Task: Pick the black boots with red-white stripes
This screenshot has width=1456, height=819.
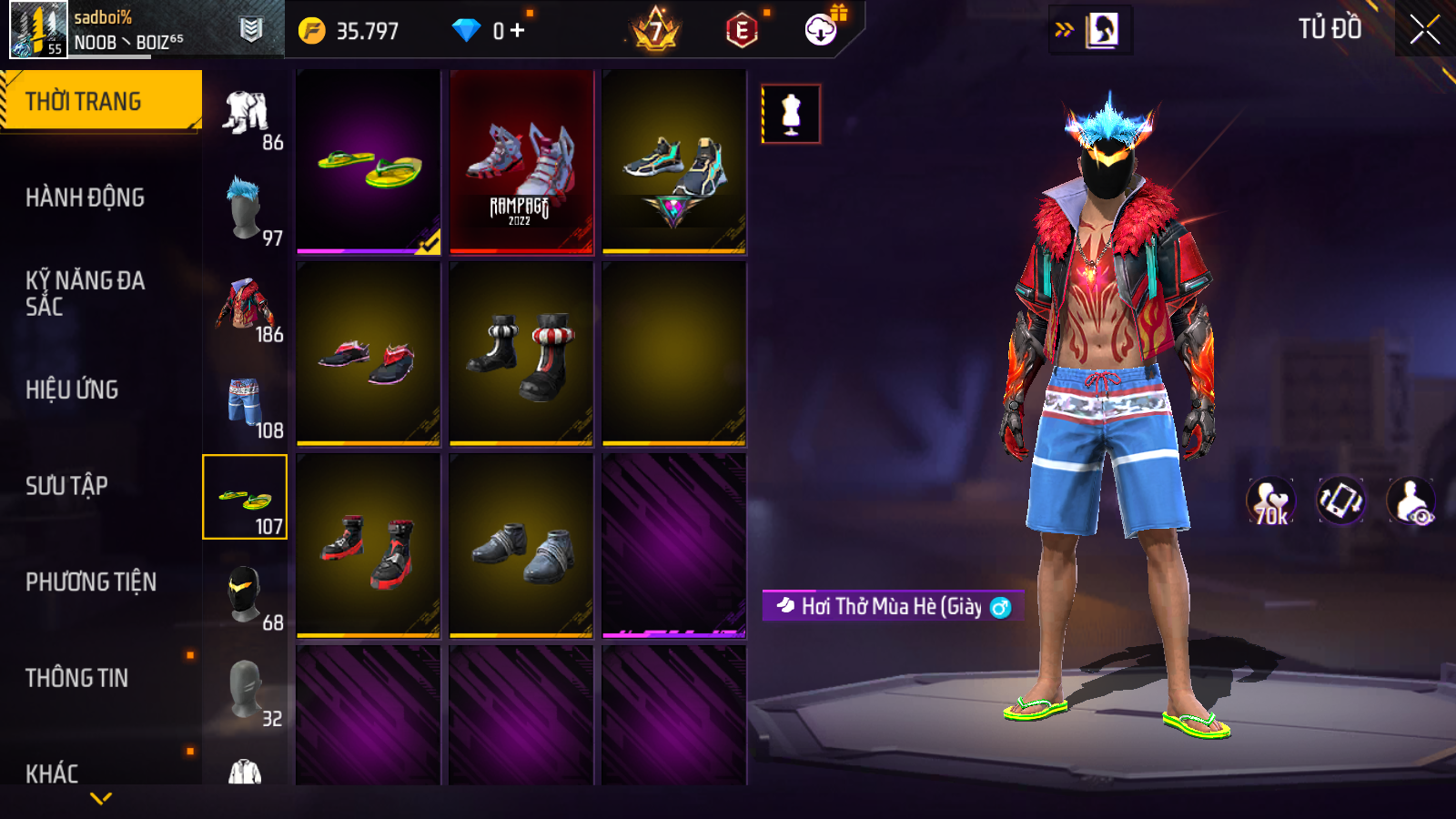Action: point(521,354)
